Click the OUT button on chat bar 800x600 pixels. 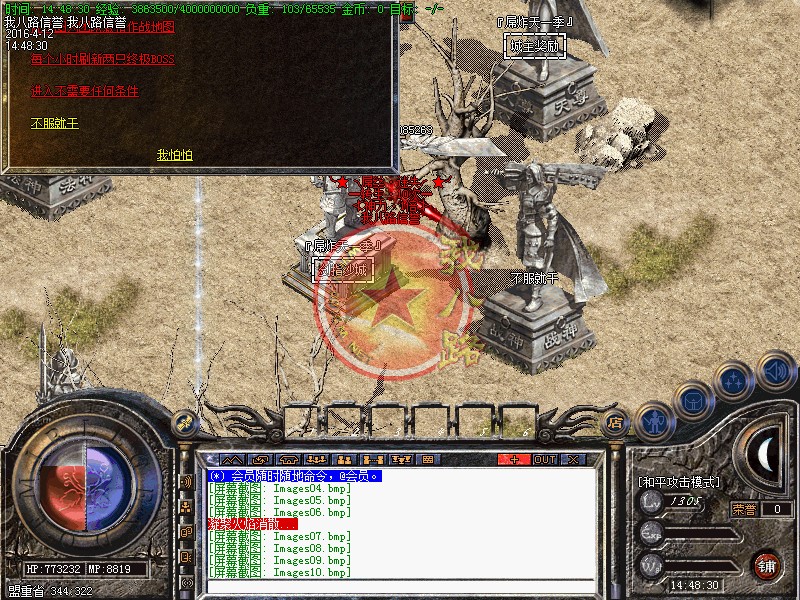544,460
